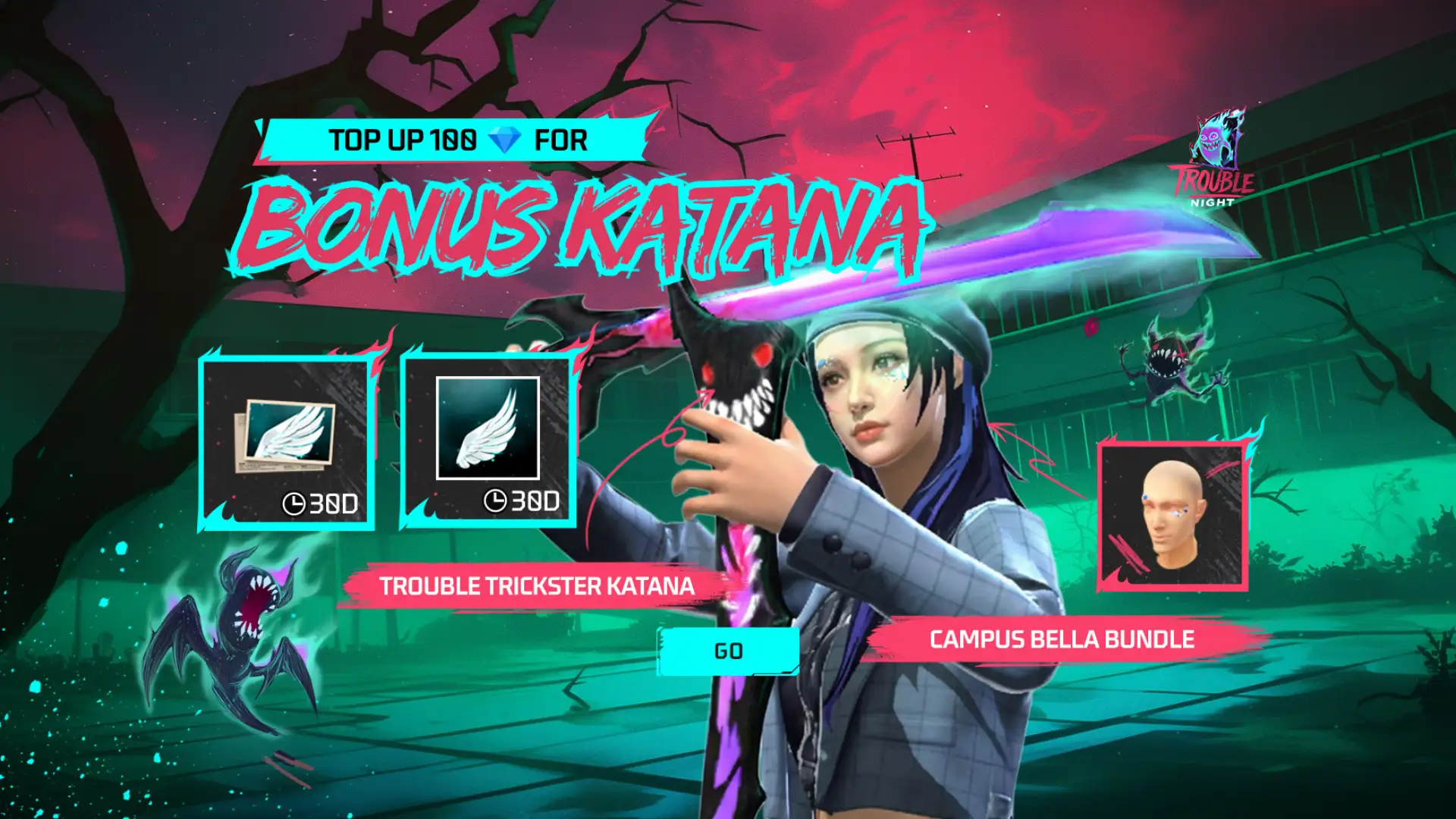1456x819 pixels.
Task: Select the Top Up 100 banner header
Action: (455, 140)
